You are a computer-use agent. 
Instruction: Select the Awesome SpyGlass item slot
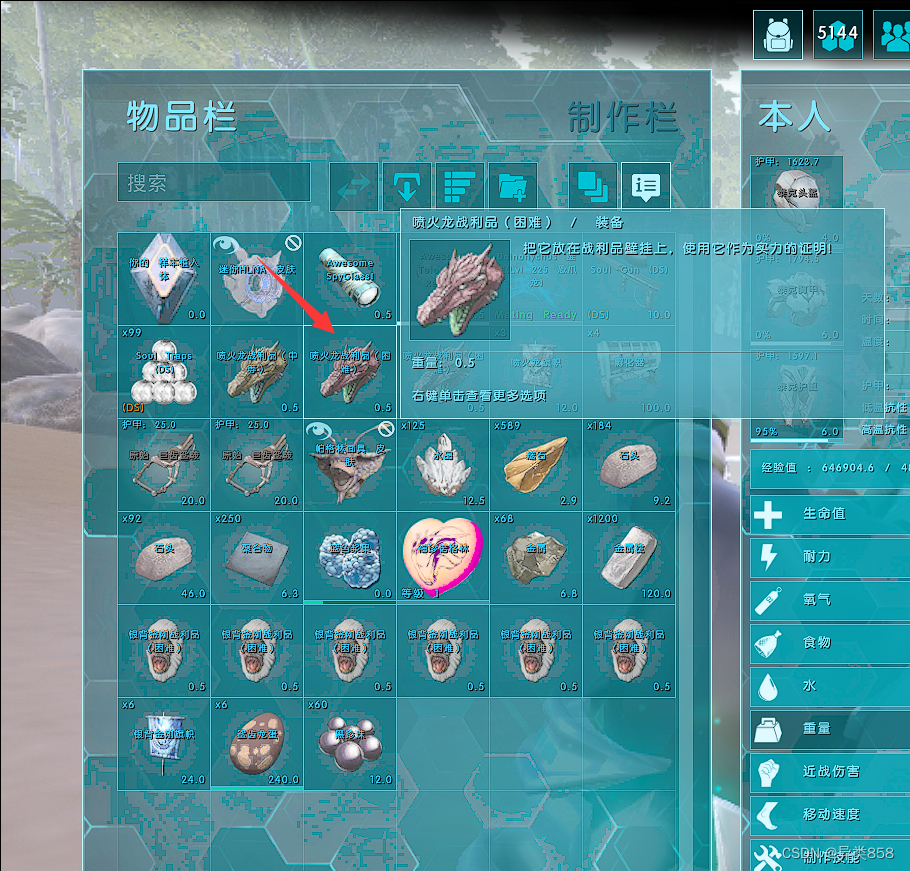tap(350, 279)
